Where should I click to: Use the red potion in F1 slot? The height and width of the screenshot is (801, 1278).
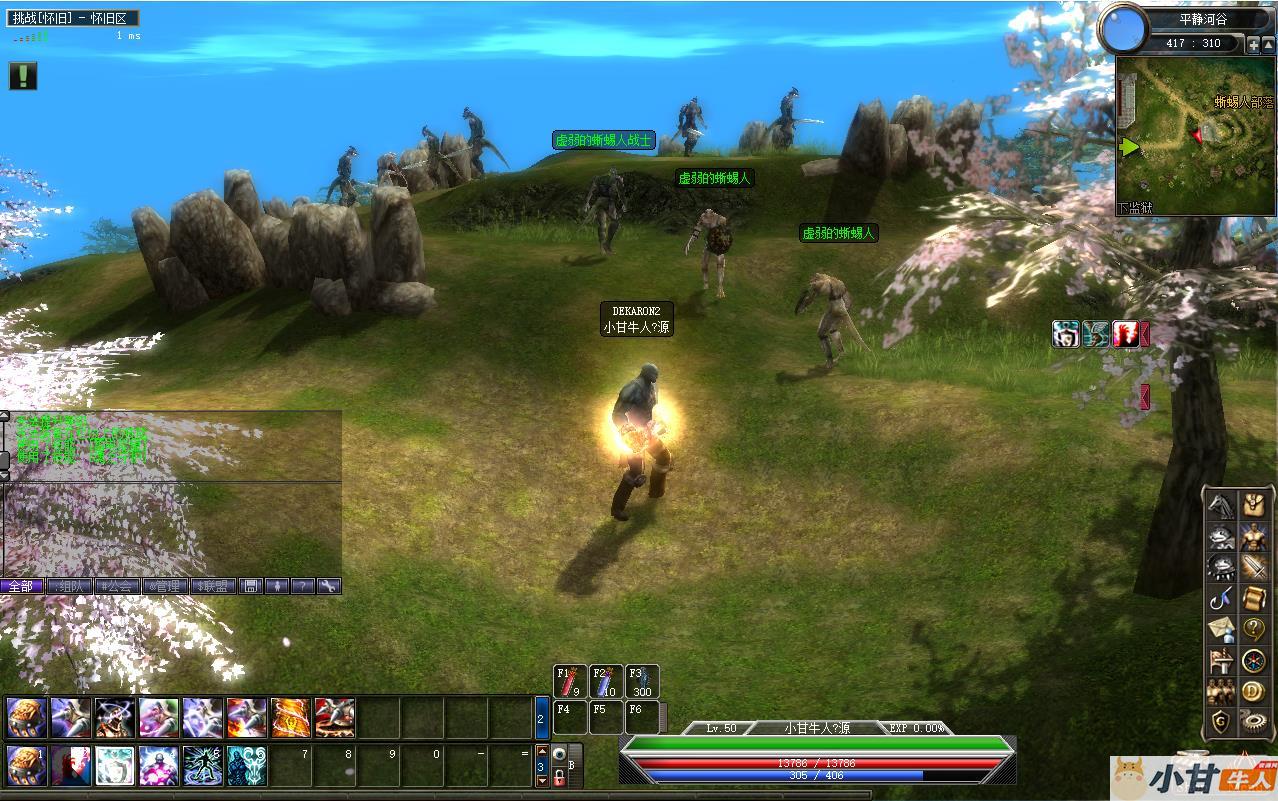572,681
